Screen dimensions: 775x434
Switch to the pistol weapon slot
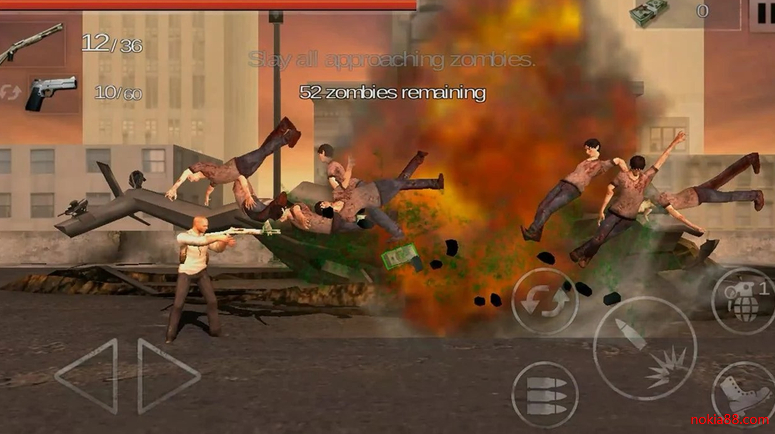[x=52, y=93]
